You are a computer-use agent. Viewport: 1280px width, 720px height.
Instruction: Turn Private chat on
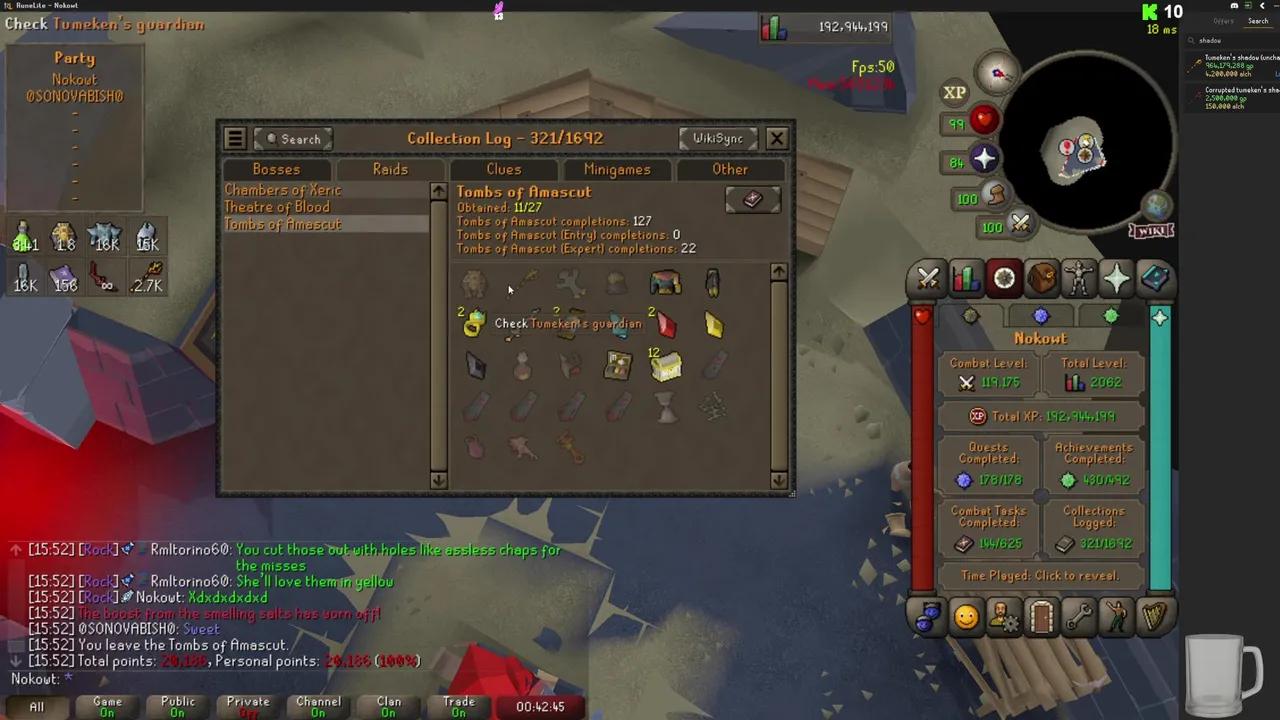point(247,705)
